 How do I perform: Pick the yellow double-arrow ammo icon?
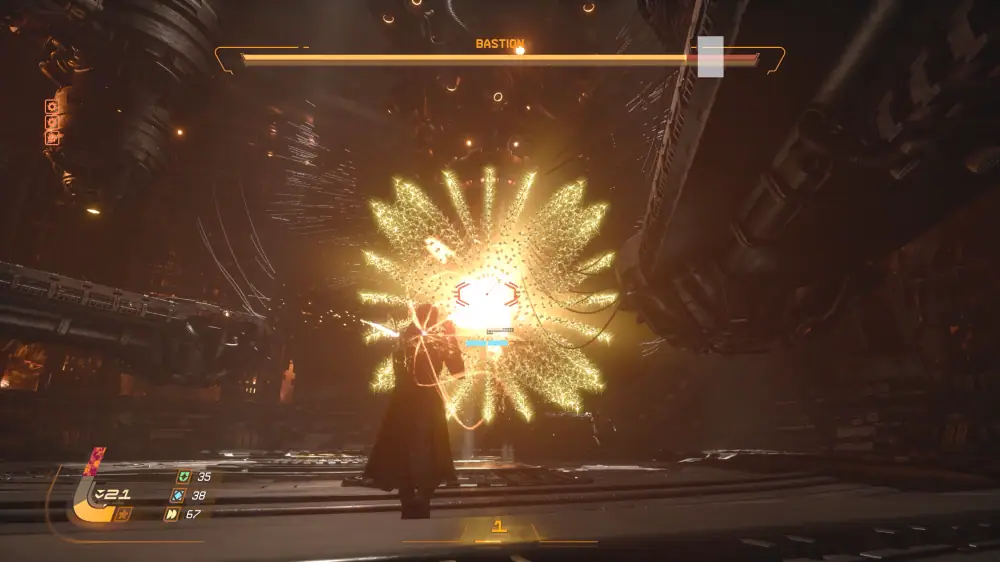click(x=171, y=514)
